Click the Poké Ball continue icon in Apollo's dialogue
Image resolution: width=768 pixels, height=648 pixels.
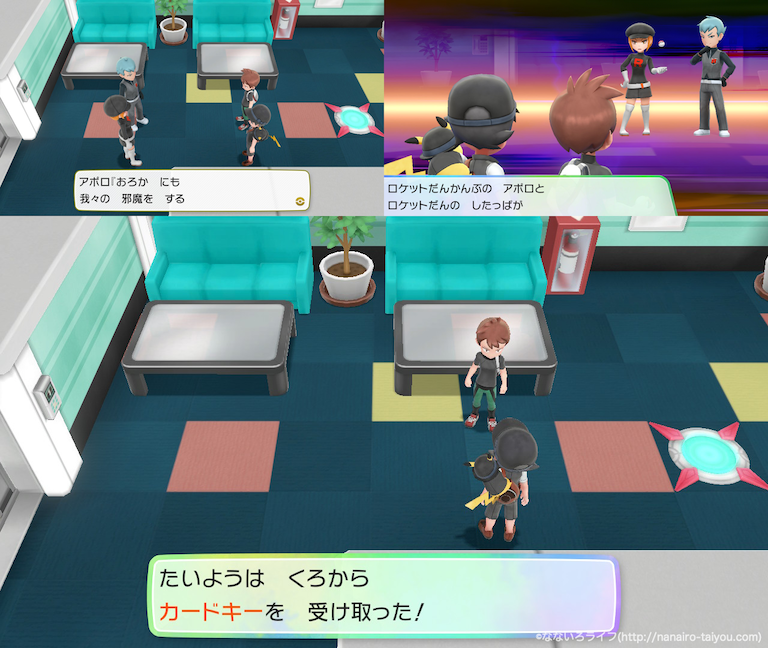pyautogui.click(x=296, y=199)
